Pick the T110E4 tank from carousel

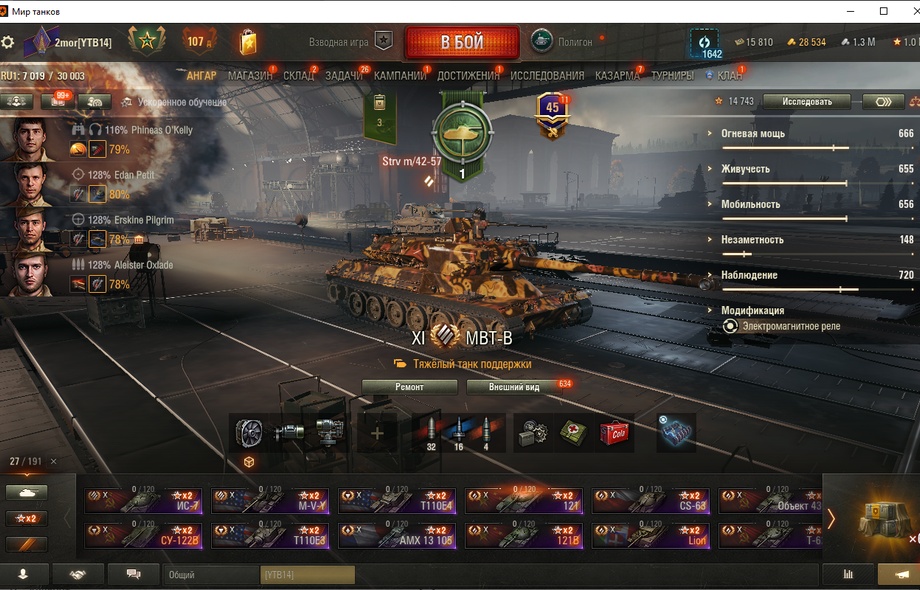397,501
